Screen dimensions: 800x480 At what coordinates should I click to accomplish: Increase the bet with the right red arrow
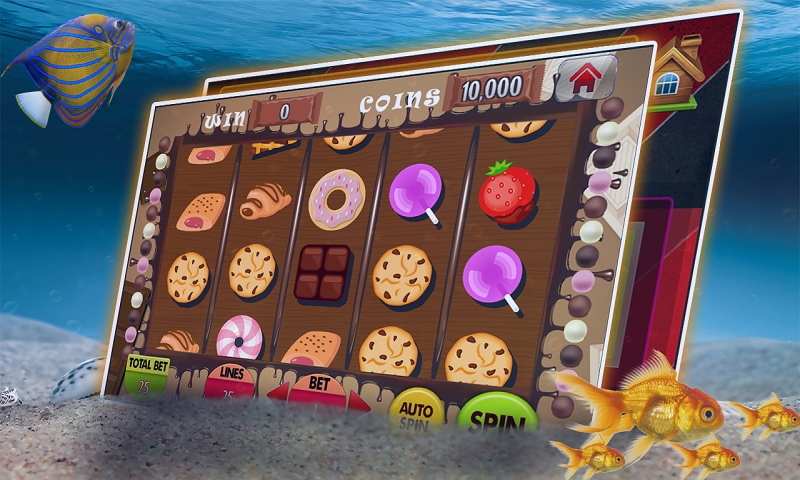click(x=359, y=401)
